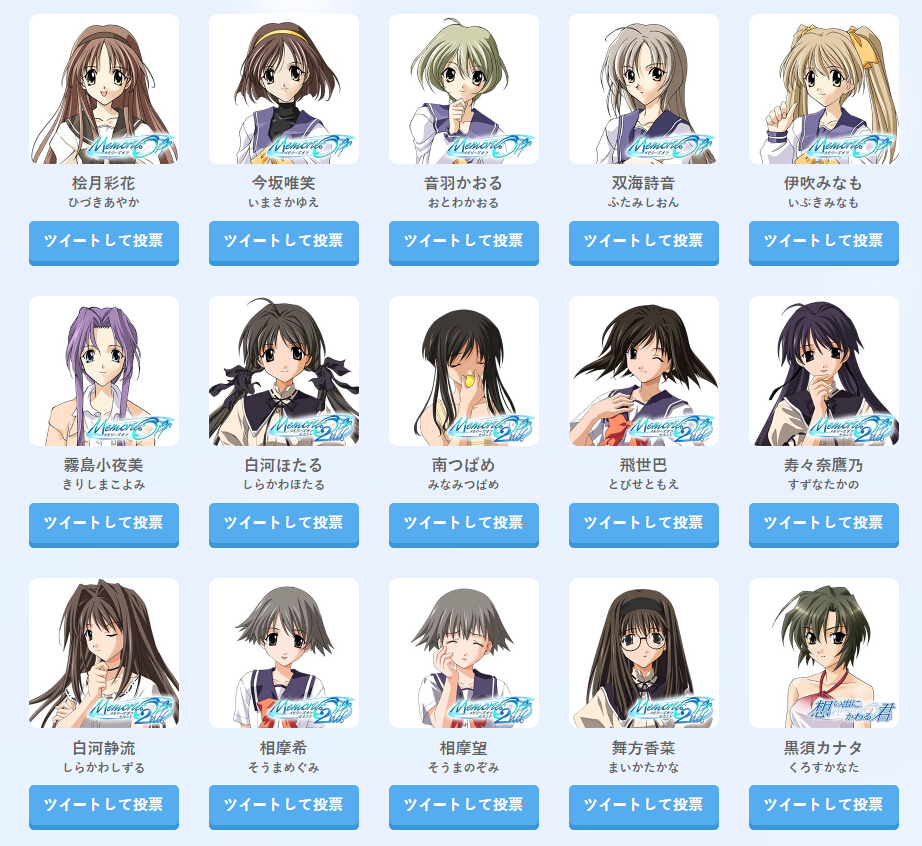Choose the vote button for 双海詩音
This screenshot has width=922, height=846.
click(644, 242)
